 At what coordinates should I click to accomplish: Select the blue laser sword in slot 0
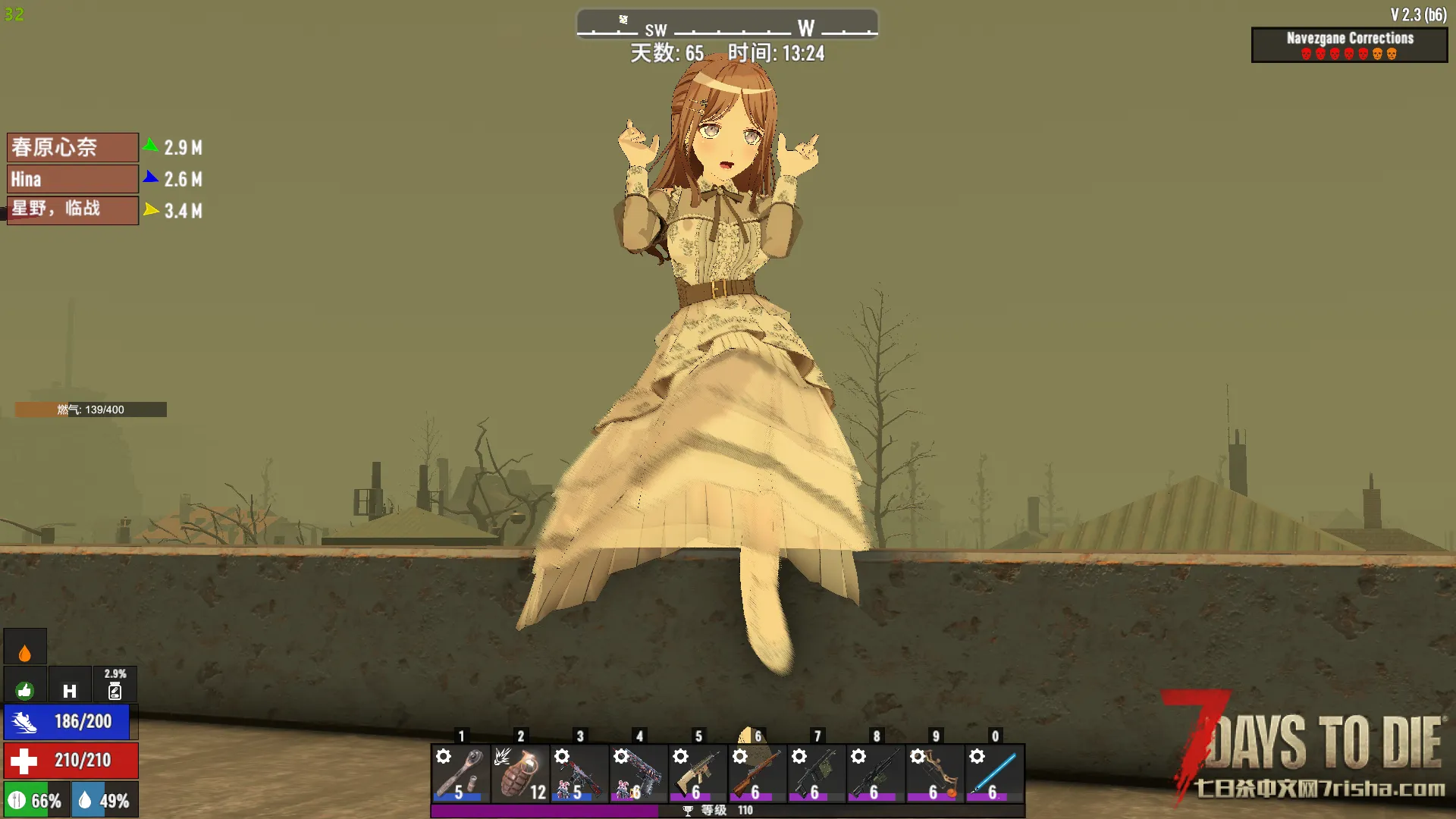994,773
